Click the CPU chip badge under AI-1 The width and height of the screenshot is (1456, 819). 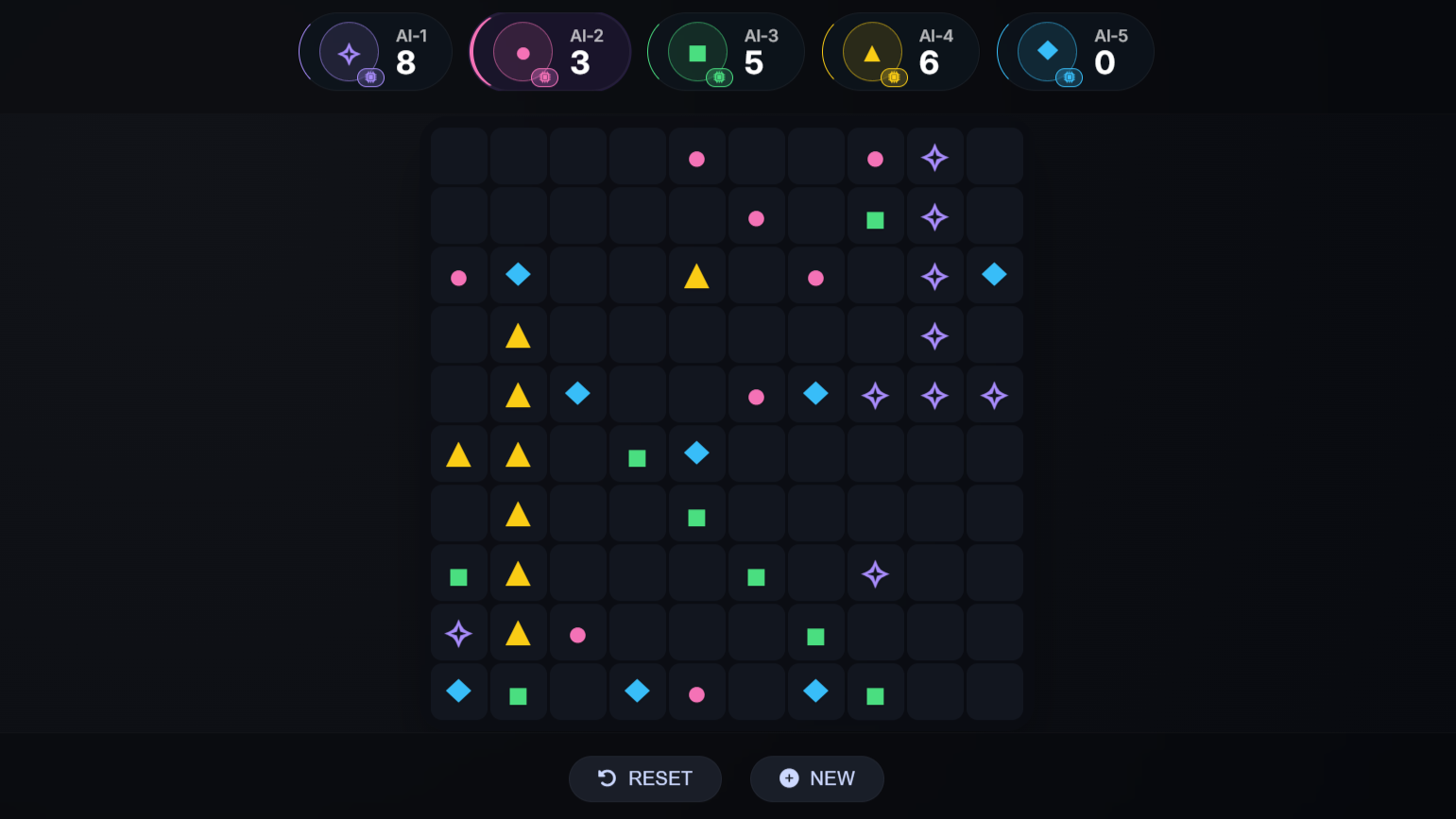tap(371, 77)
